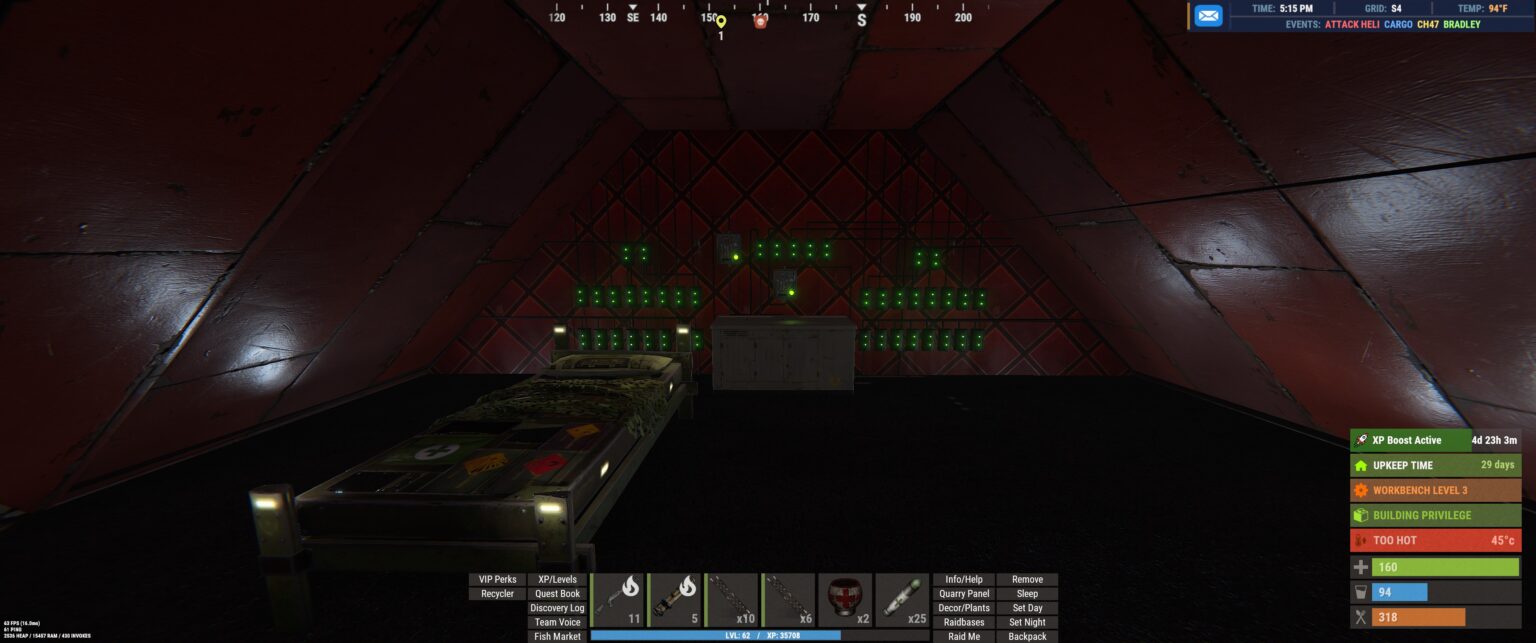
Task: Open the VIP Perks menu
Action: click(x=498, y=579)
